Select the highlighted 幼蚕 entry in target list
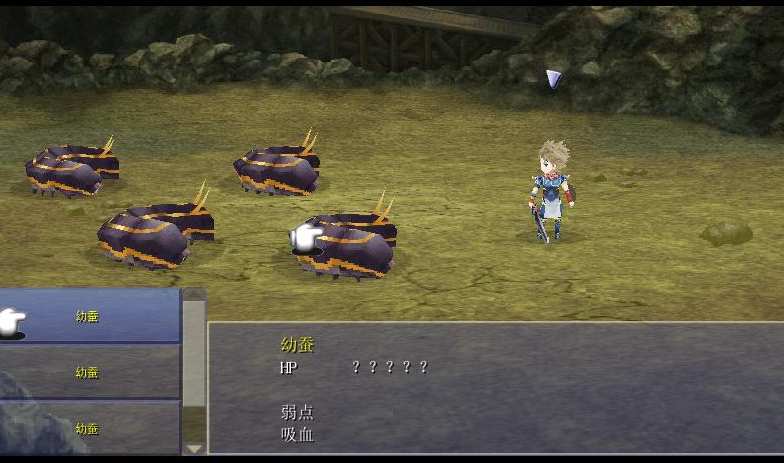Image resolution: width=784 pixels, height=463 pixels. pos(88,316)
